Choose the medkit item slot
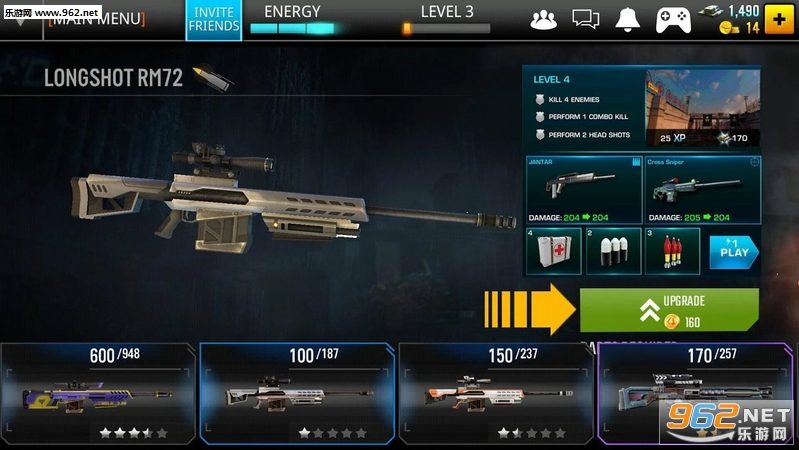 (x=553, y=251)
